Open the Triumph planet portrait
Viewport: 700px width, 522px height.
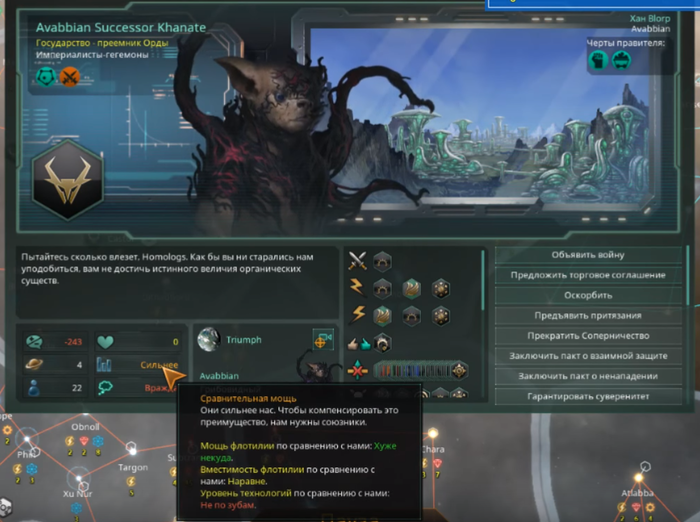[207, 340]
